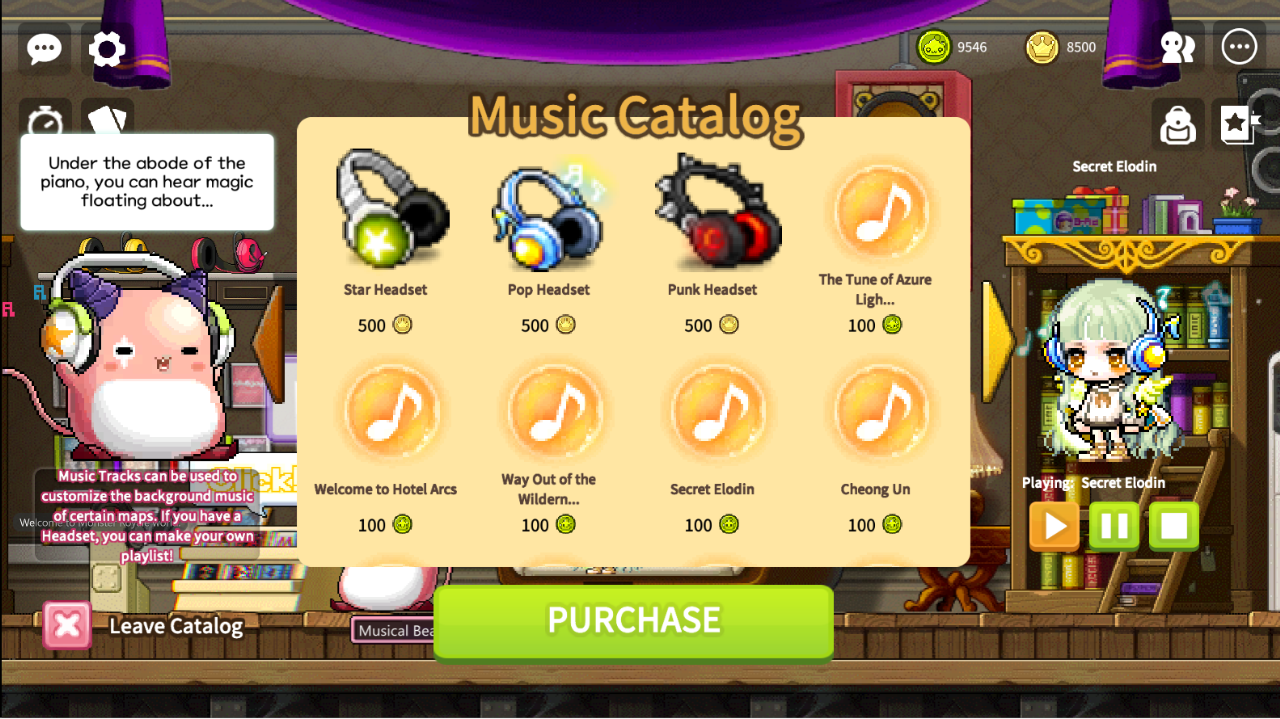Viewport: 1280px width, 719px height.
Task: Go to the previous catalog page
Action: click(x=270, y=342)
